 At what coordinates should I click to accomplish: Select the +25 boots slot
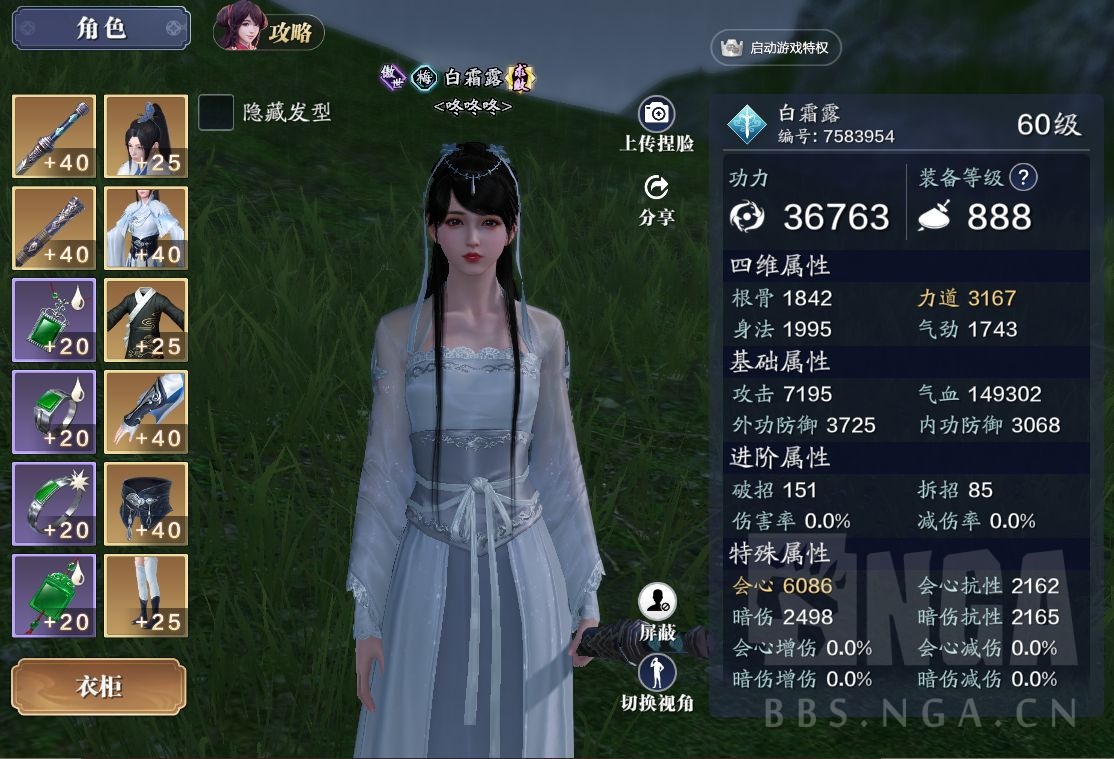pyautogui.click(x=146, y=596)
